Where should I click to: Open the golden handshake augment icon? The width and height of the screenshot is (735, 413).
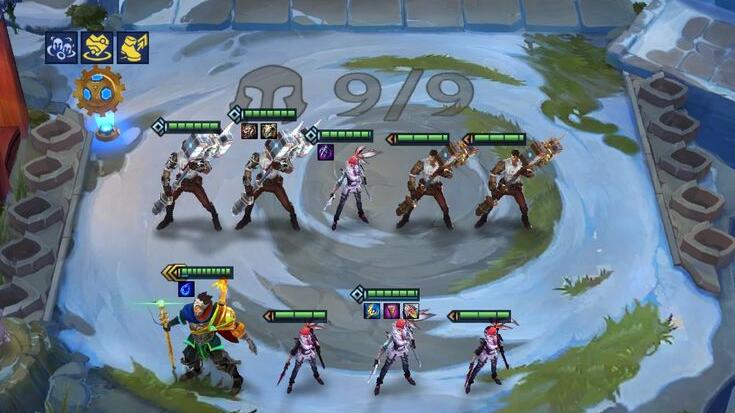pos(97,47)
